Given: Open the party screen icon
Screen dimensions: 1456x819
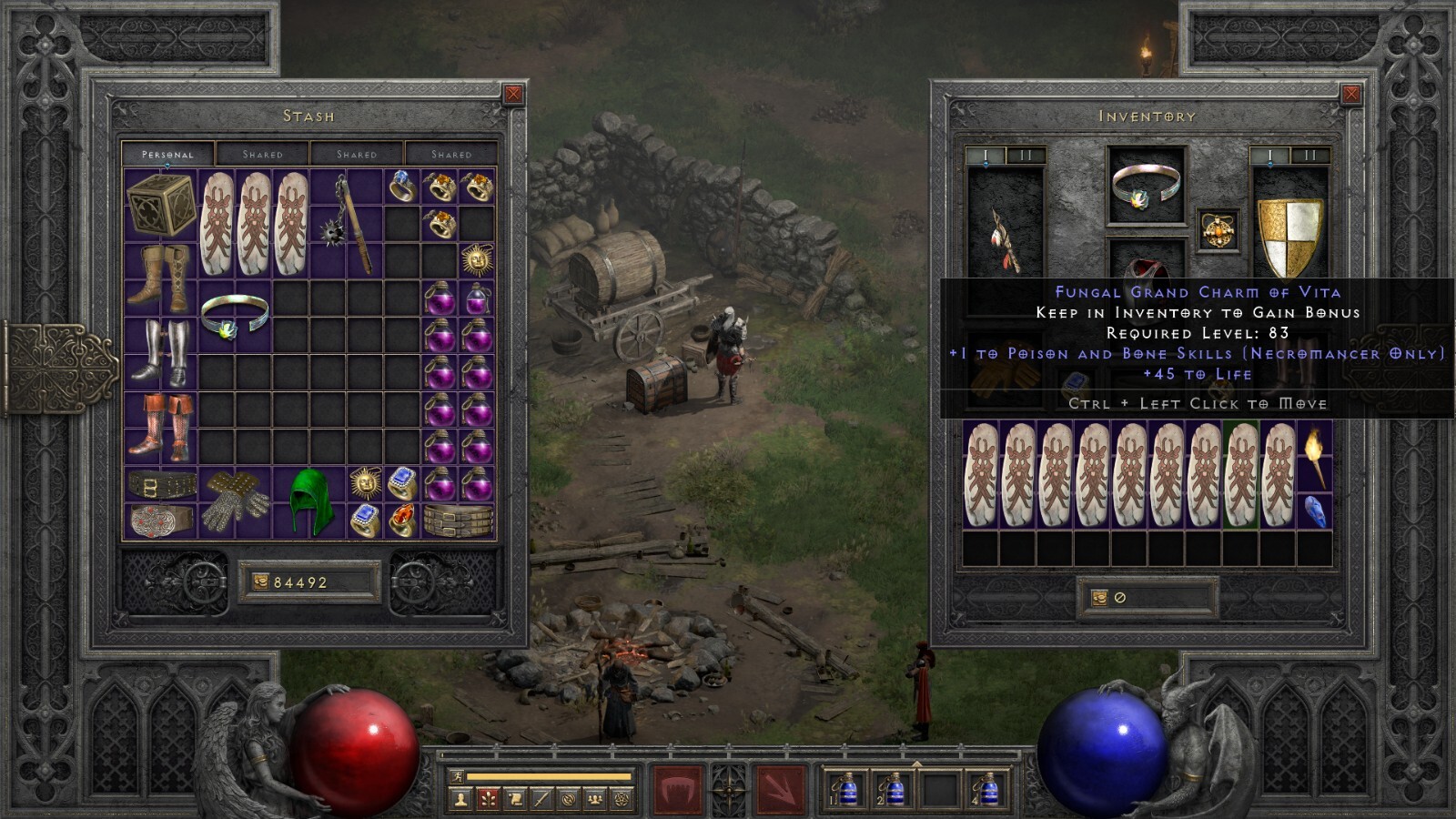Looking at the screenshot, I should [597, 800].
